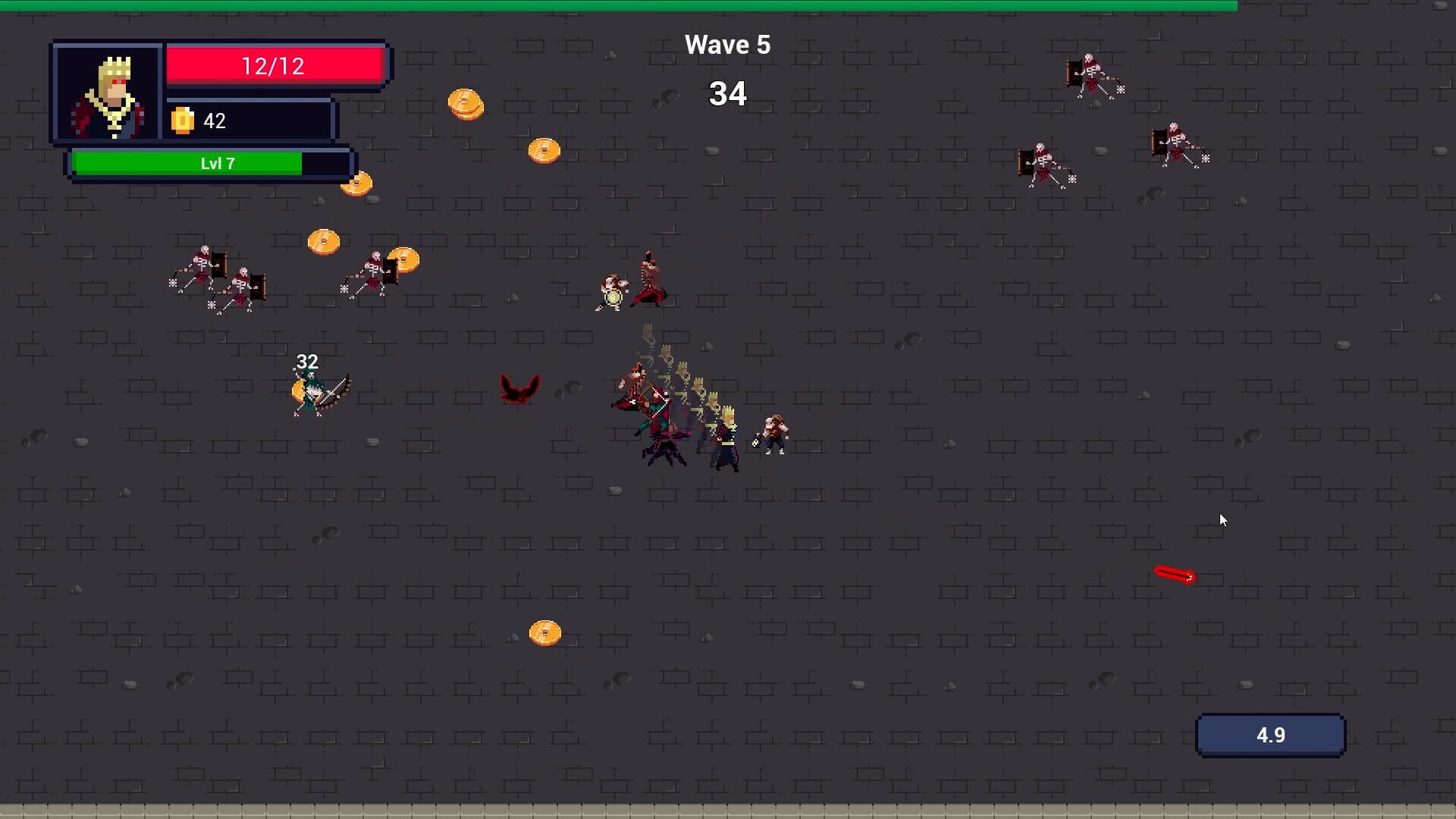Screen dimensions: 1456x819
Task: Click the 34 countdown timer
Action: click(727, 93)
